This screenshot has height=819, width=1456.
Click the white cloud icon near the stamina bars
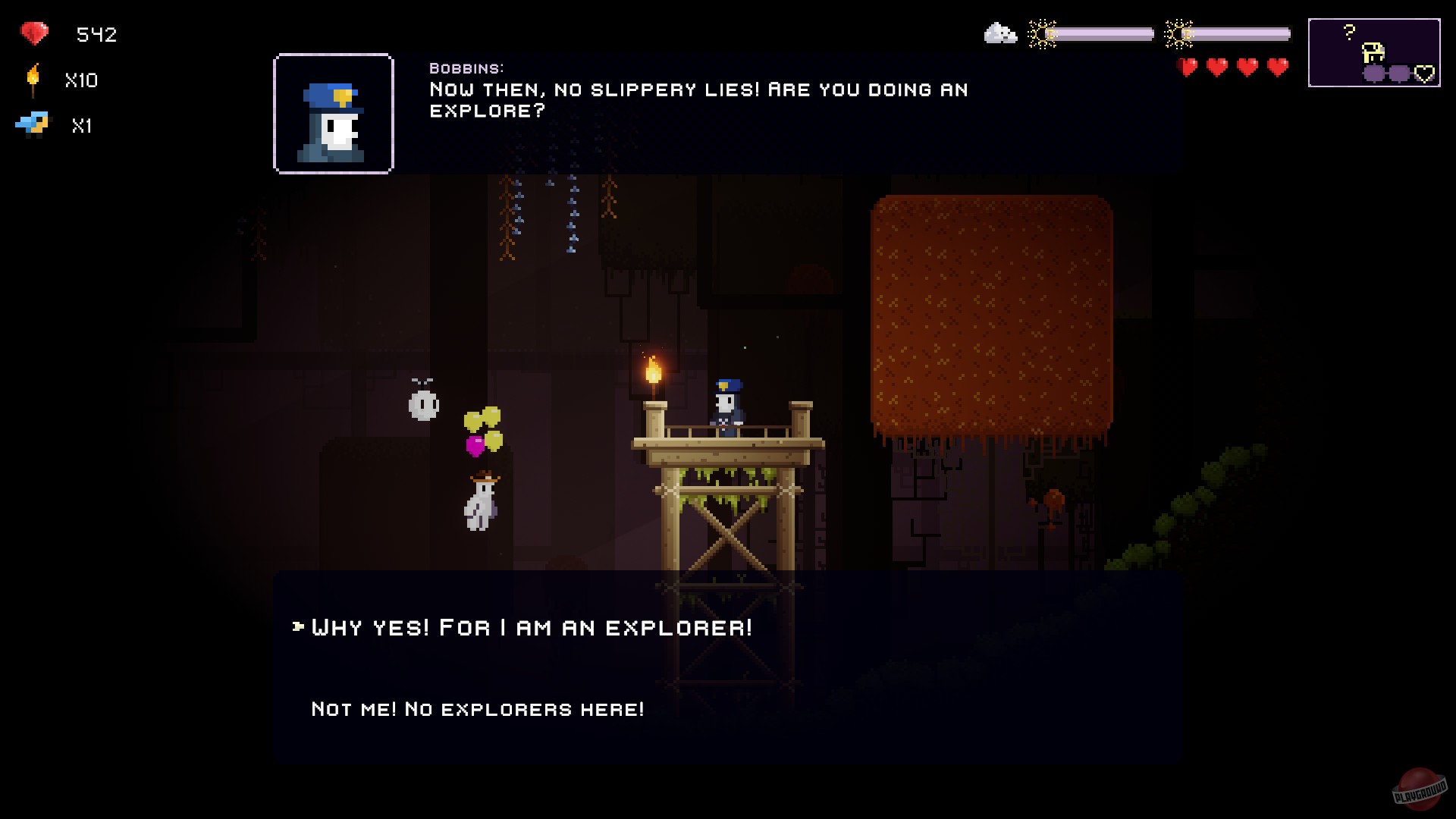(999, 33)
